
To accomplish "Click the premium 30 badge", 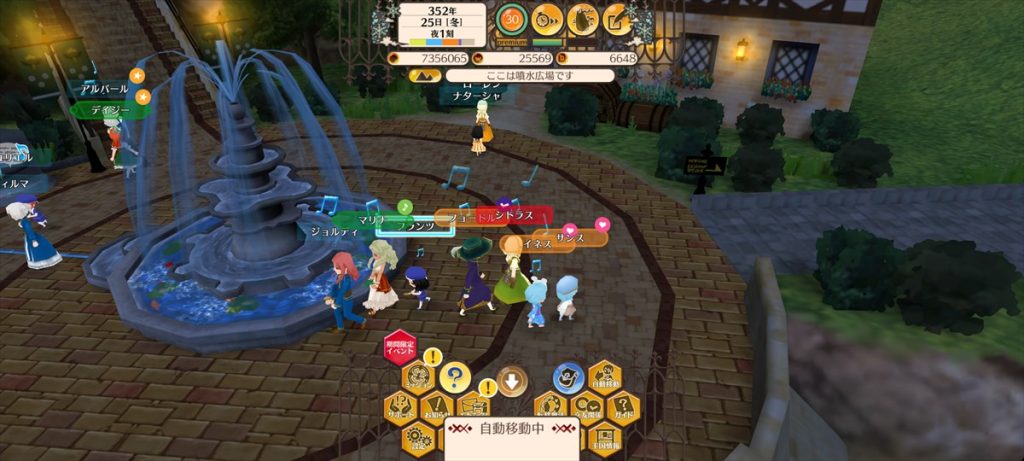I will (x=512, y=19).
